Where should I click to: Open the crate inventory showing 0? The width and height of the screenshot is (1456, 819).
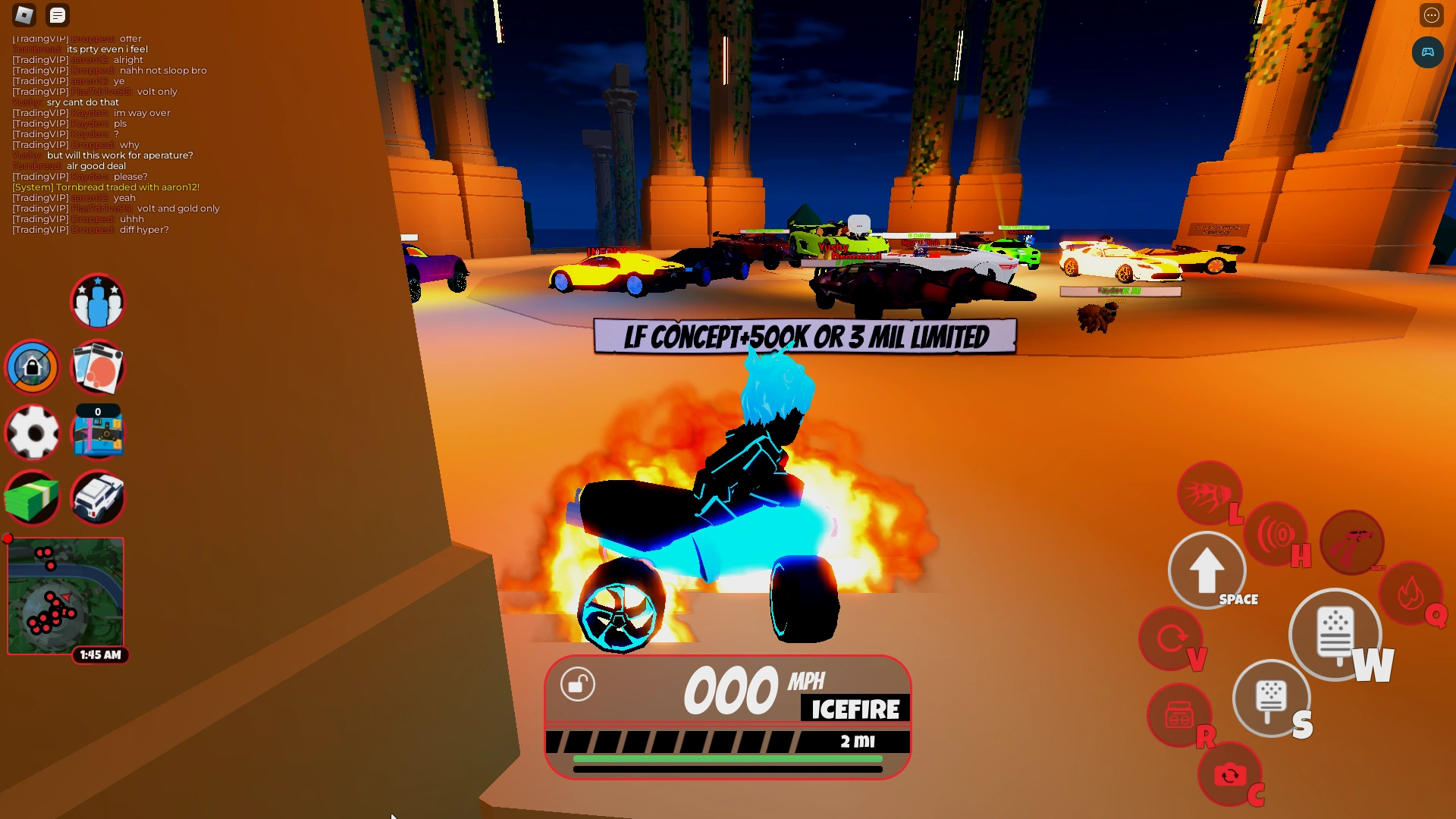98,433
